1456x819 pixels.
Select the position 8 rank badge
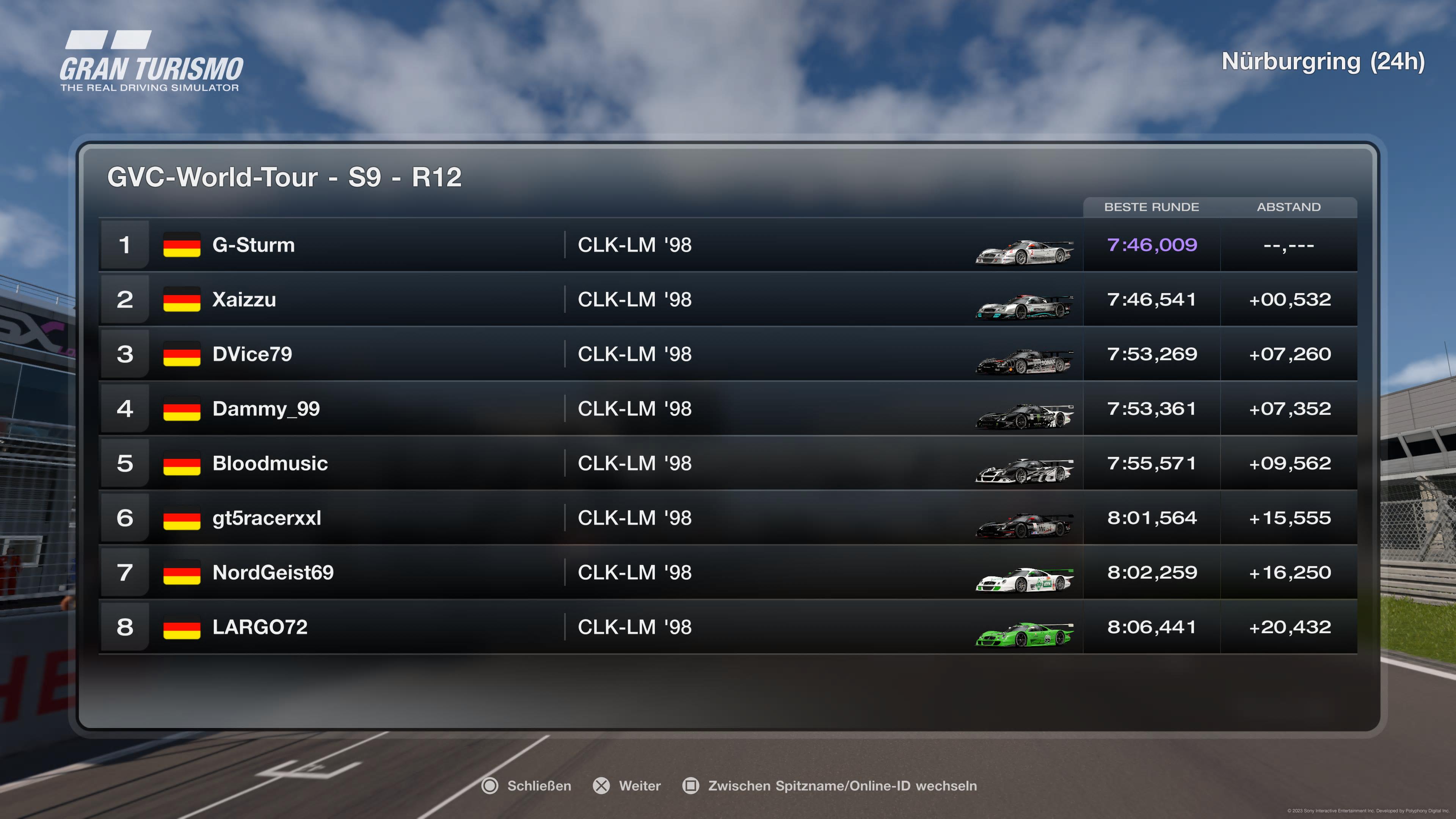click(125, 627)
